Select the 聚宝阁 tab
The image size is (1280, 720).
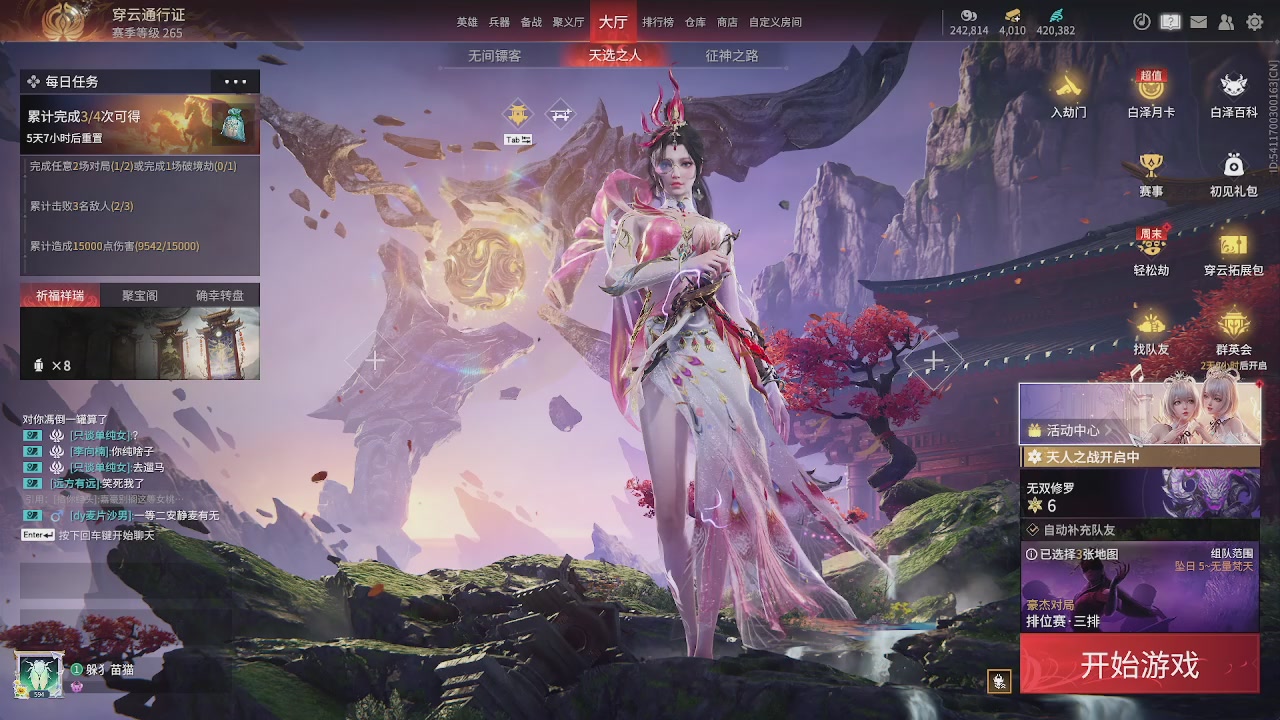tap(140, 296)
